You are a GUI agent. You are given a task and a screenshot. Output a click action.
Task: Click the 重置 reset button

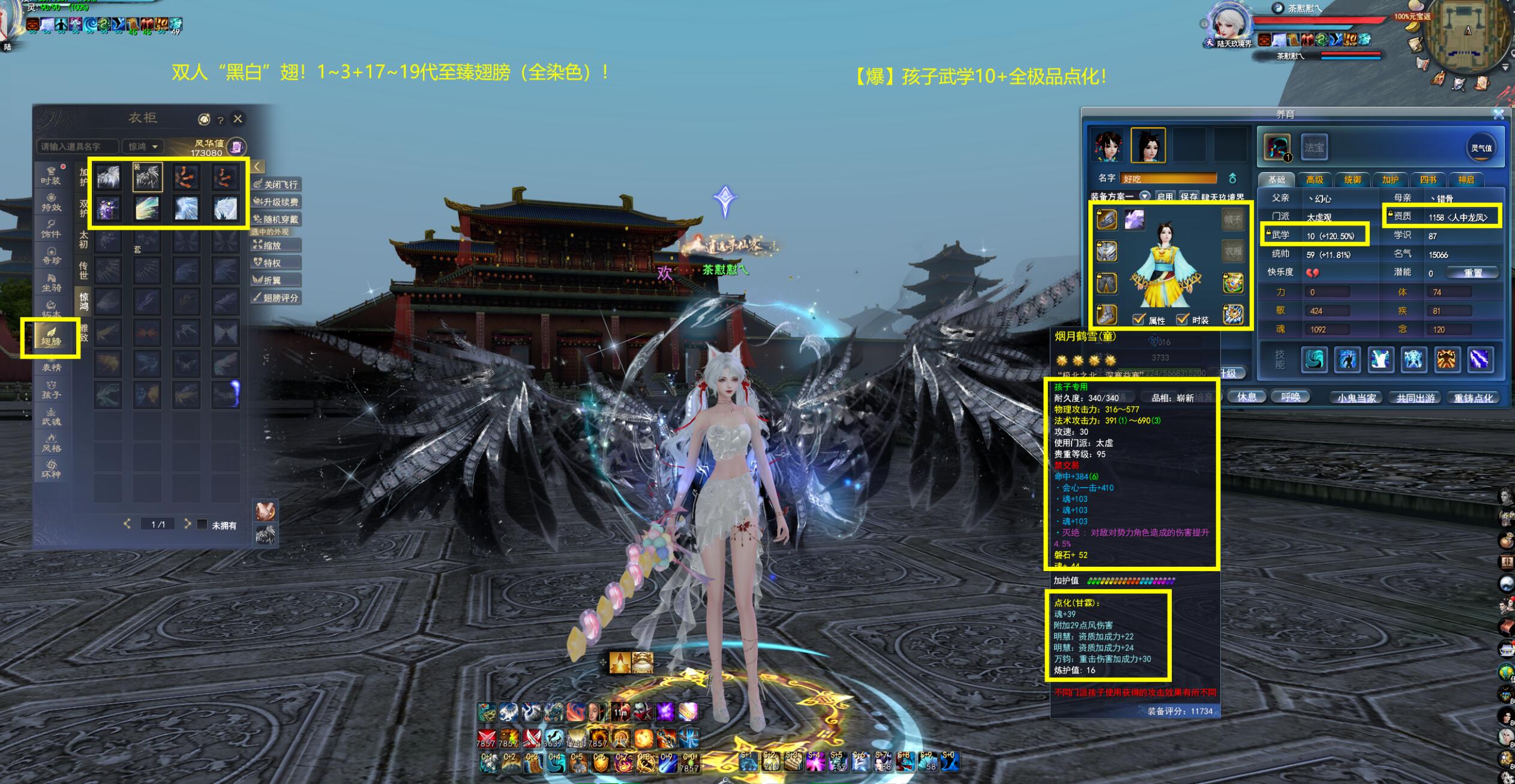[x=1472, y=273]
